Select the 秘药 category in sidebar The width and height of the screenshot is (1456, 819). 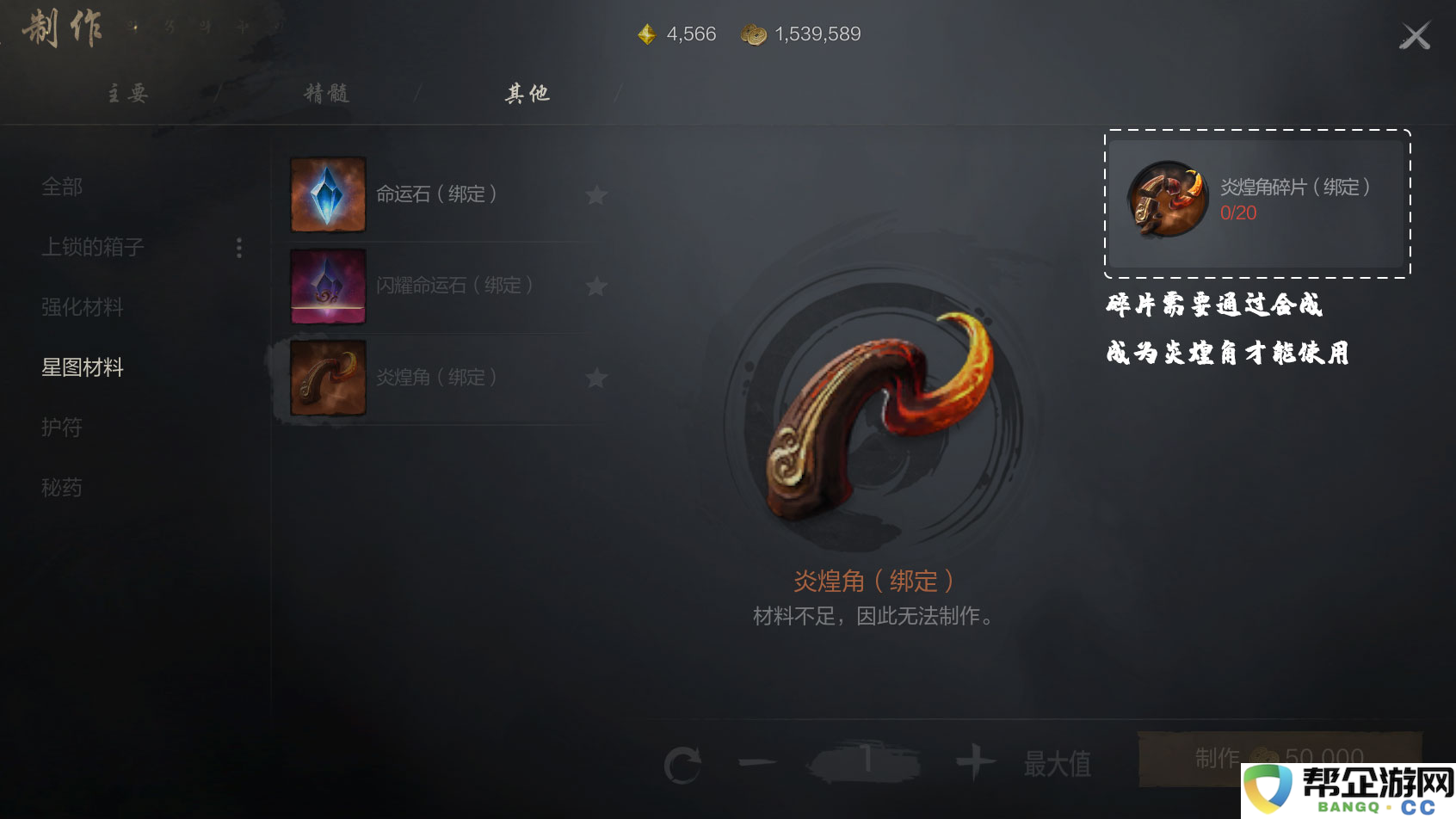click(x=62, y=488)
